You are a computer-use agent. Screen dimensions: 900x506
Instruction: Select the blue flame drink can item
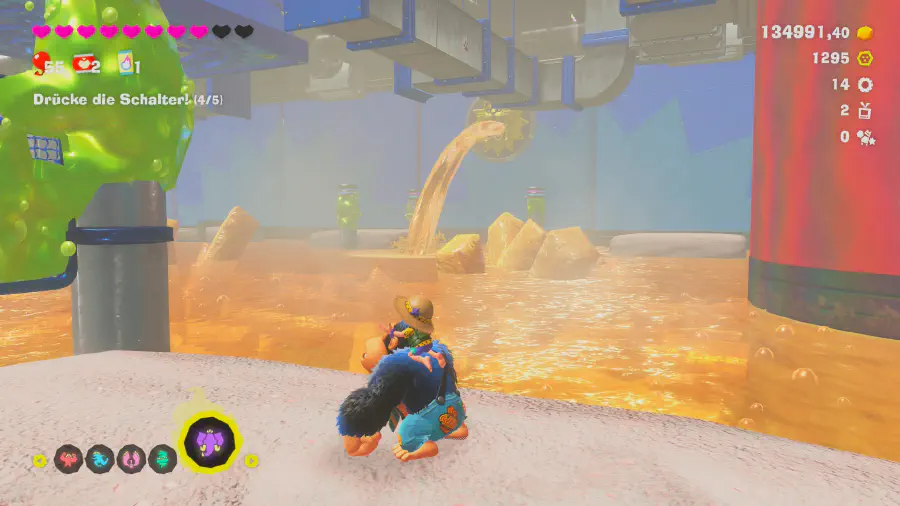[124, 65]
